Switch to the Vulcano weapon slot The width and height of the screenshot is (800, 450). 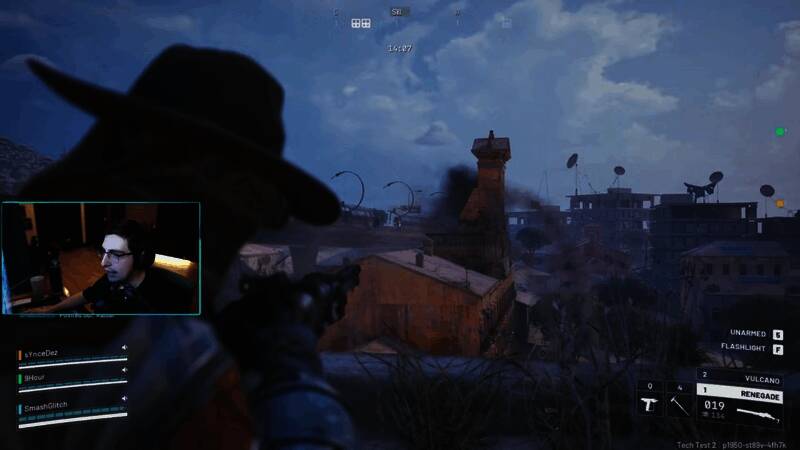click(x=739, y=379)
